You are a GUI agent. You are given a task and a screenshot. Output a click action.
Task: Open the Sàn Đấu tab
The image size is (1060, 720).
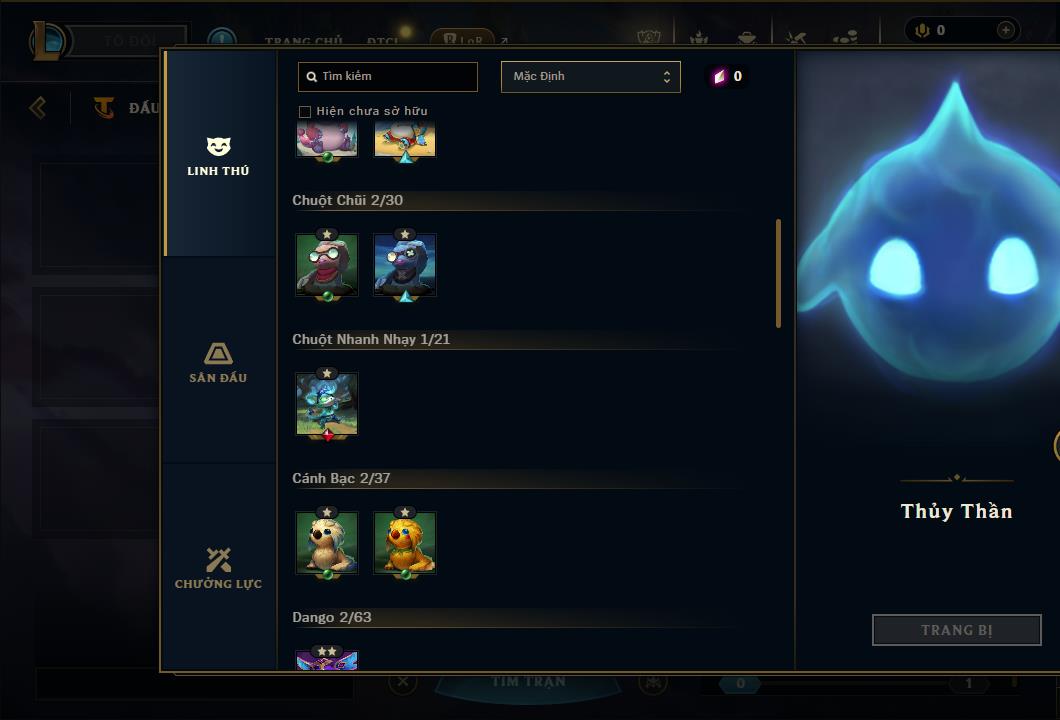[218, 362]
